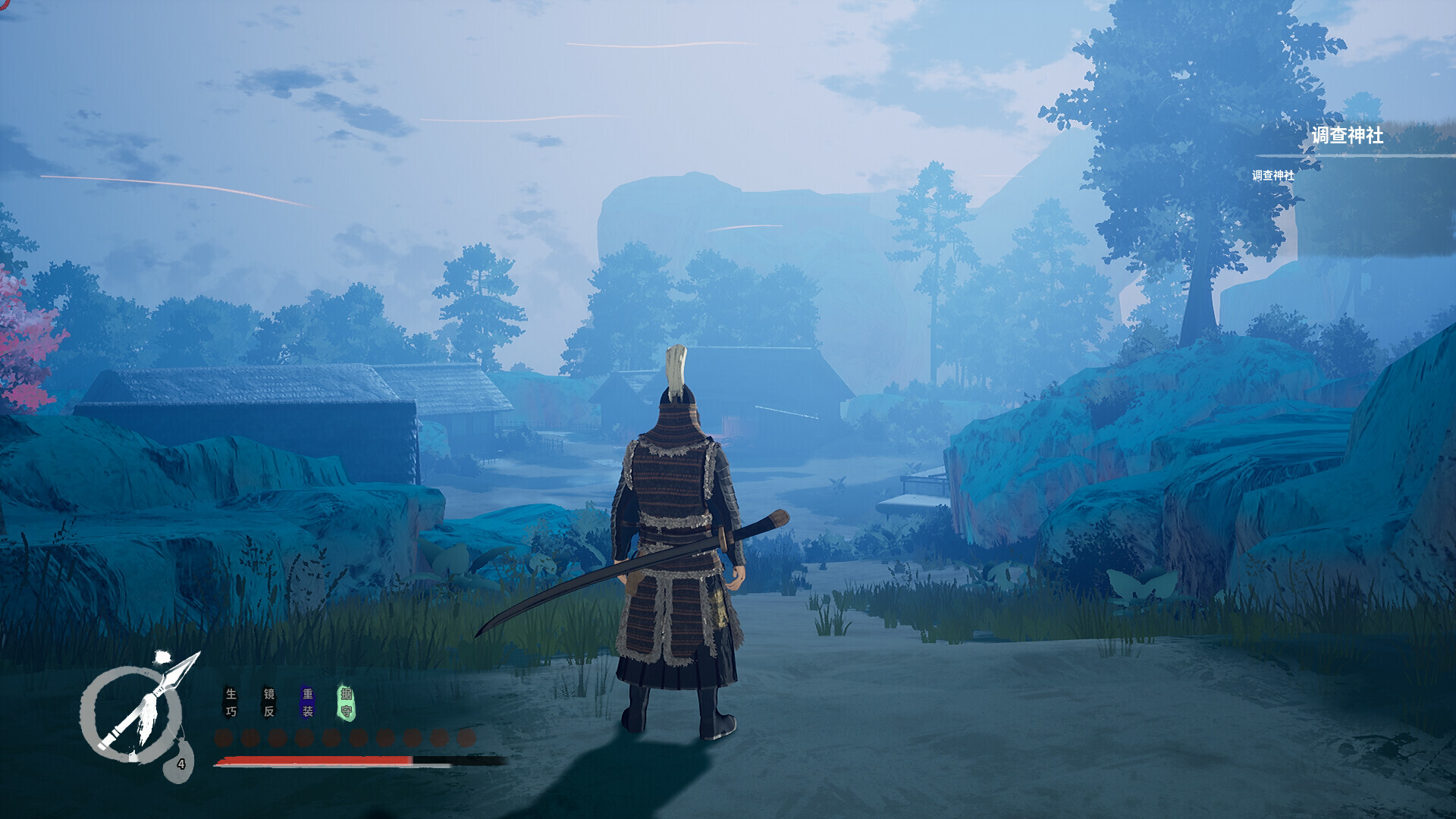Select the quest objective text below the divider
1456x819 pixels.
(x=1272, y=176)
